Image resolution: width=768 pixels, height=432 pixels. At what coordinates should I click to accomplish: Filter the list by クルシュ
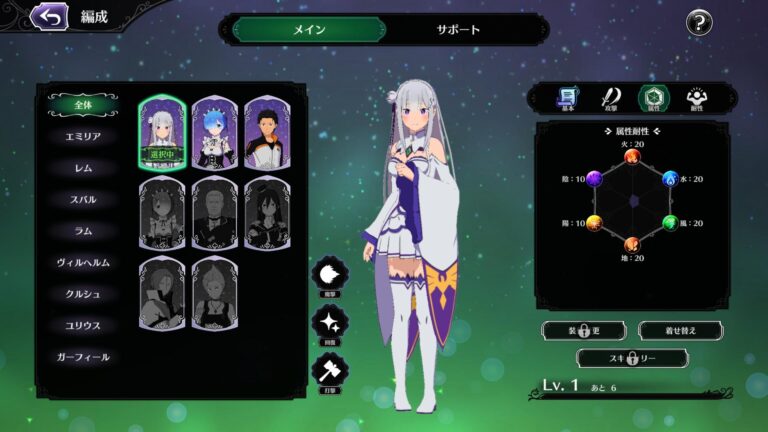pyautogui.click(x=83, y=294)
